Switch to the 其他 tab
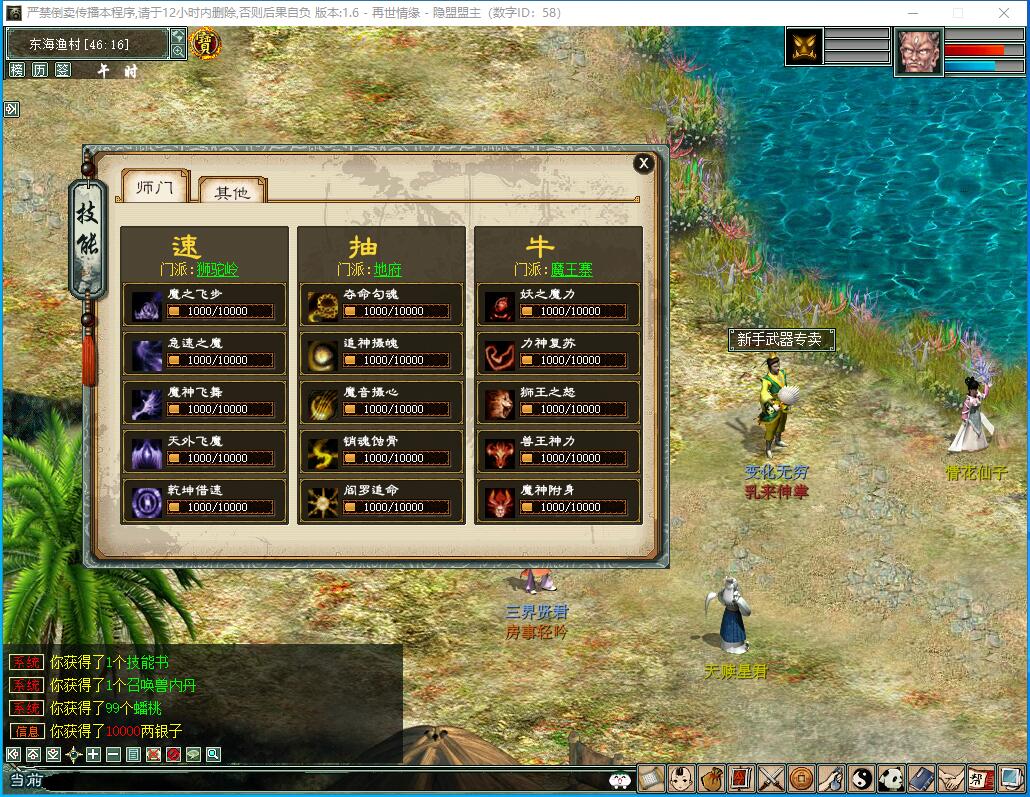 click(x=232, y=191)
